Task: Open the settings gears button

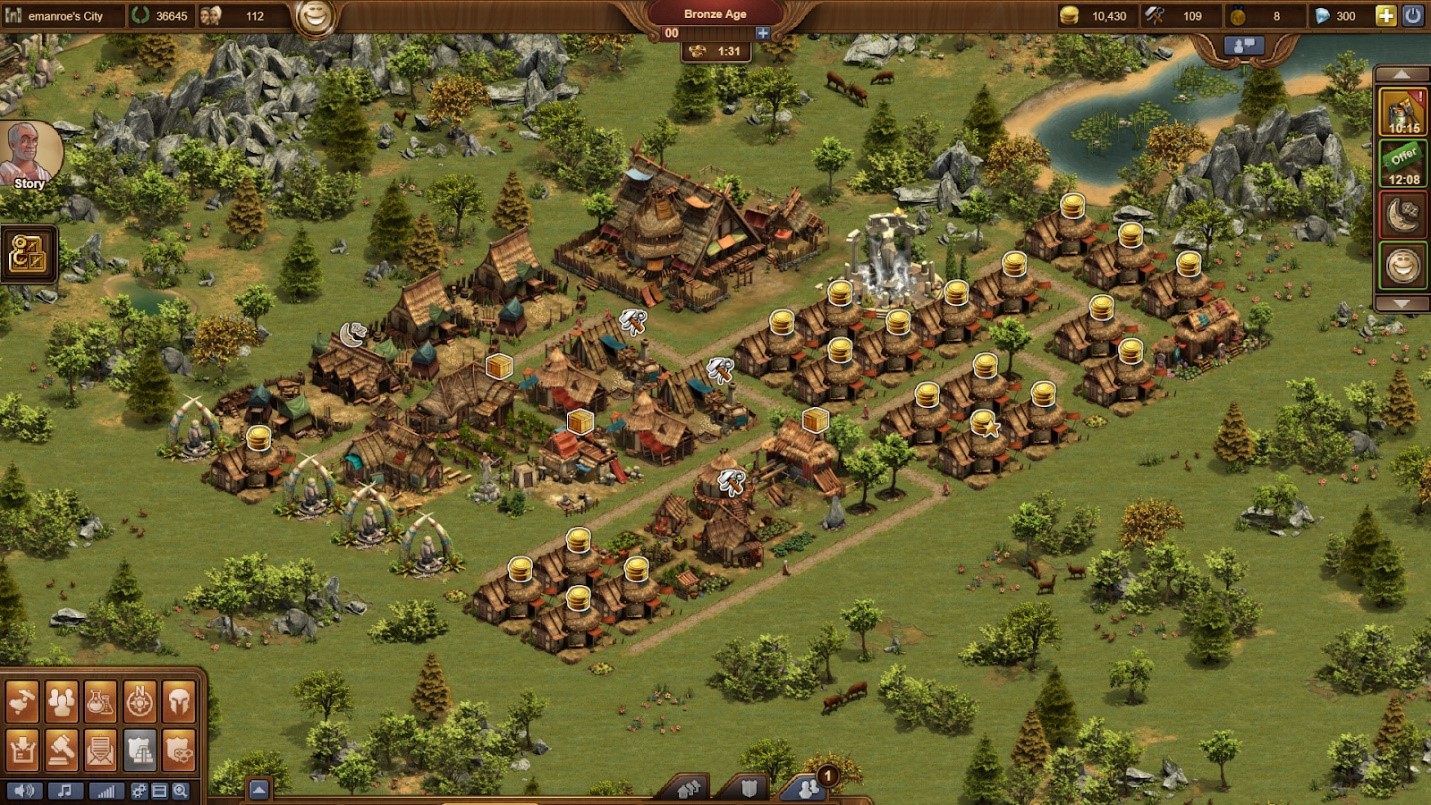Action: [x=139, y=791]
